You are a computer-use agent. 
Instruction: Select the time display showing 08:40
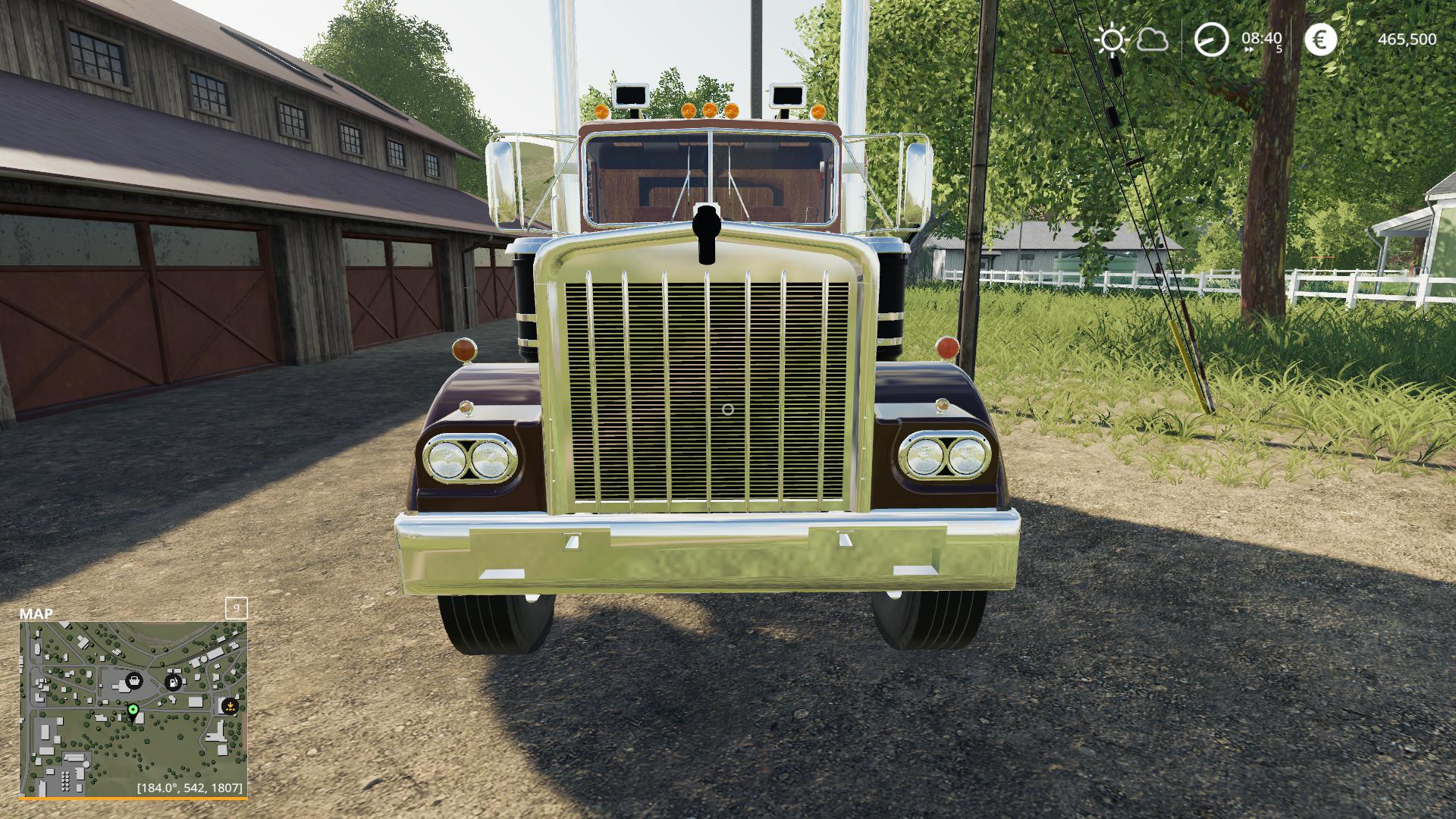pyautogui.click(x=1261, y=39)
